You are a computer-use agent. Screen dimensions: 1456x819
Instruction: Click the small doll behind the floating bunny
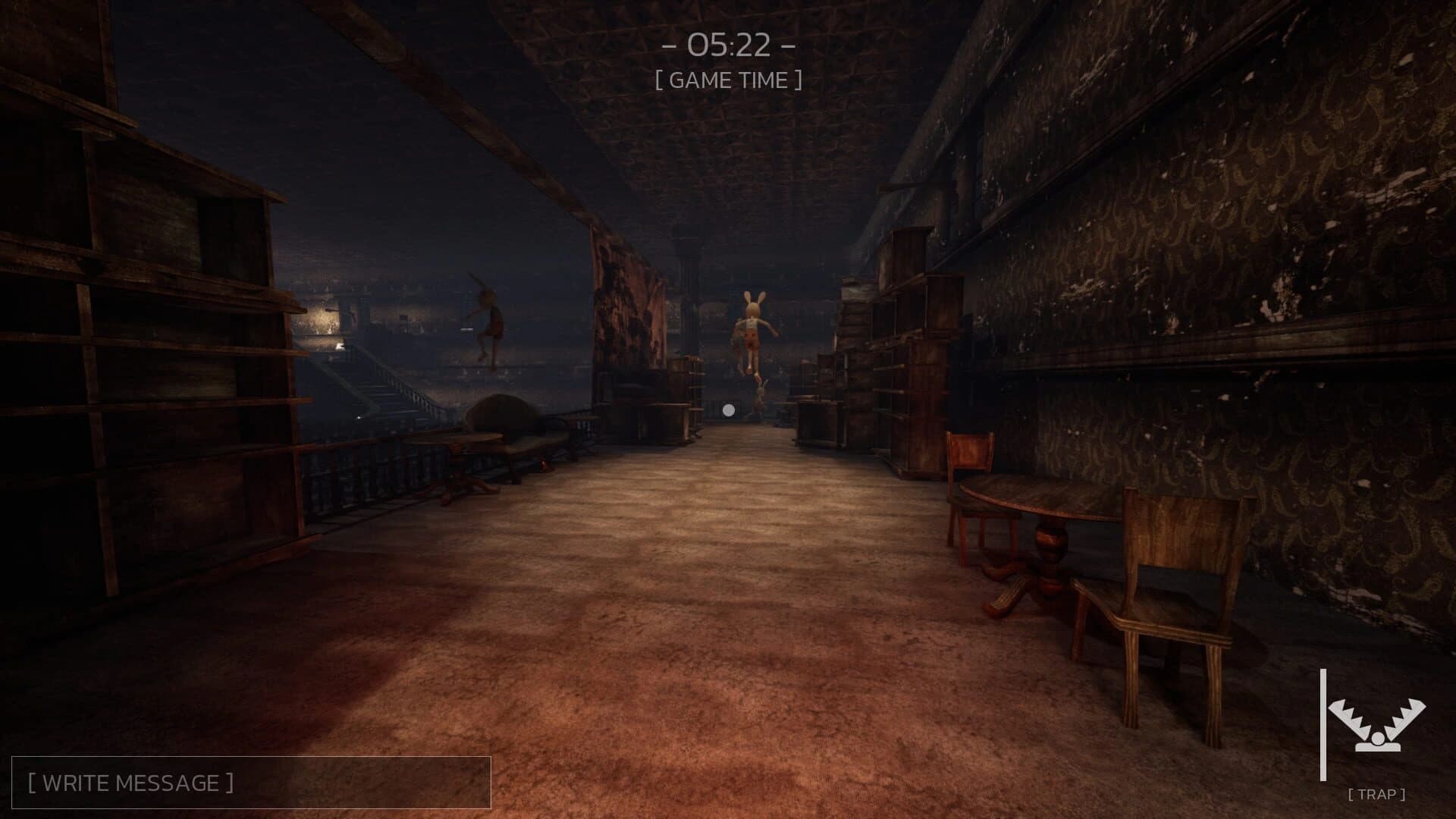[761, 398]
